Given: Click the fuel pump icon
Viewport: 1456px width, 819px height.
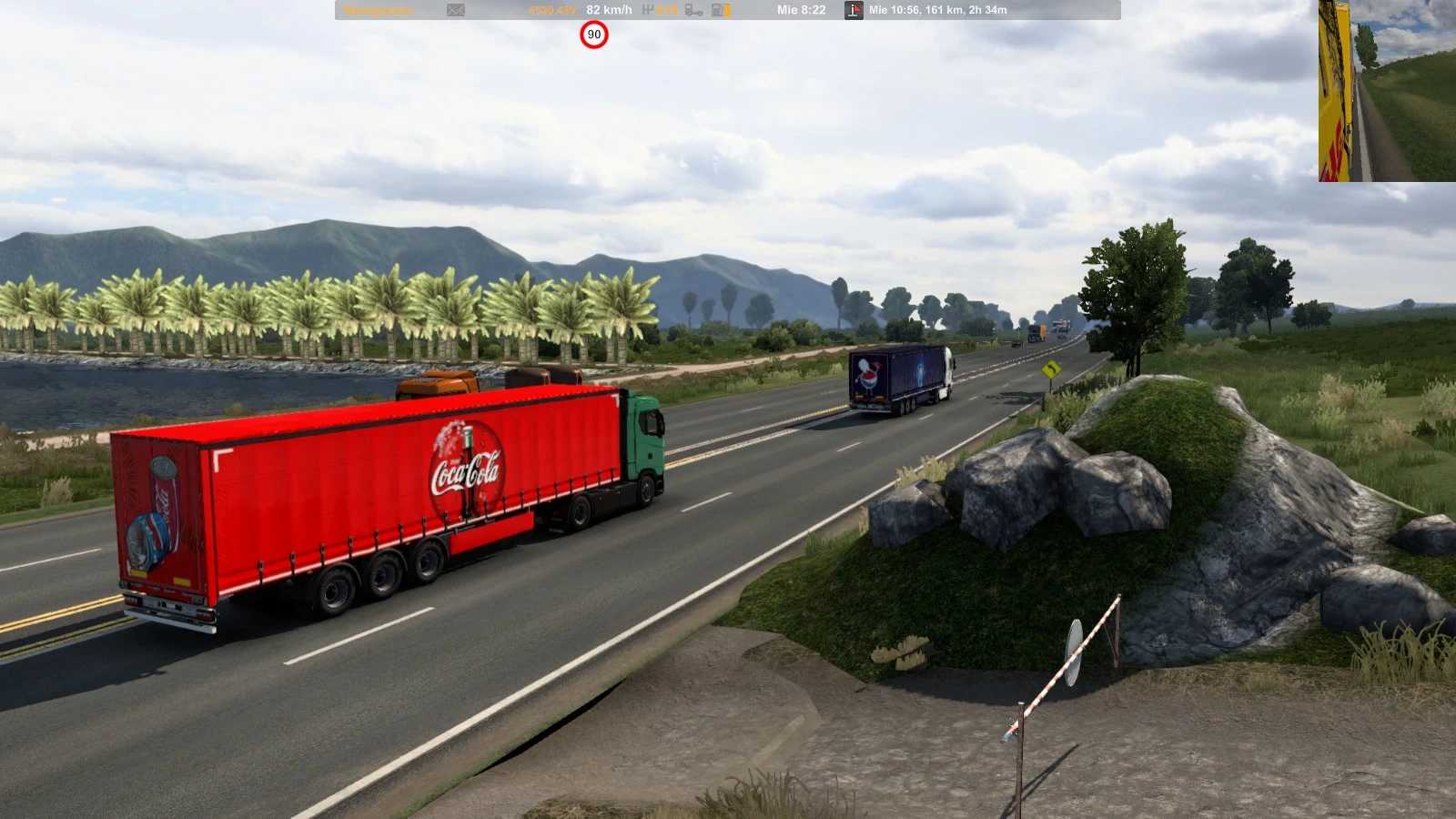Looking at the screenshot, I should (x=721, y=10).
